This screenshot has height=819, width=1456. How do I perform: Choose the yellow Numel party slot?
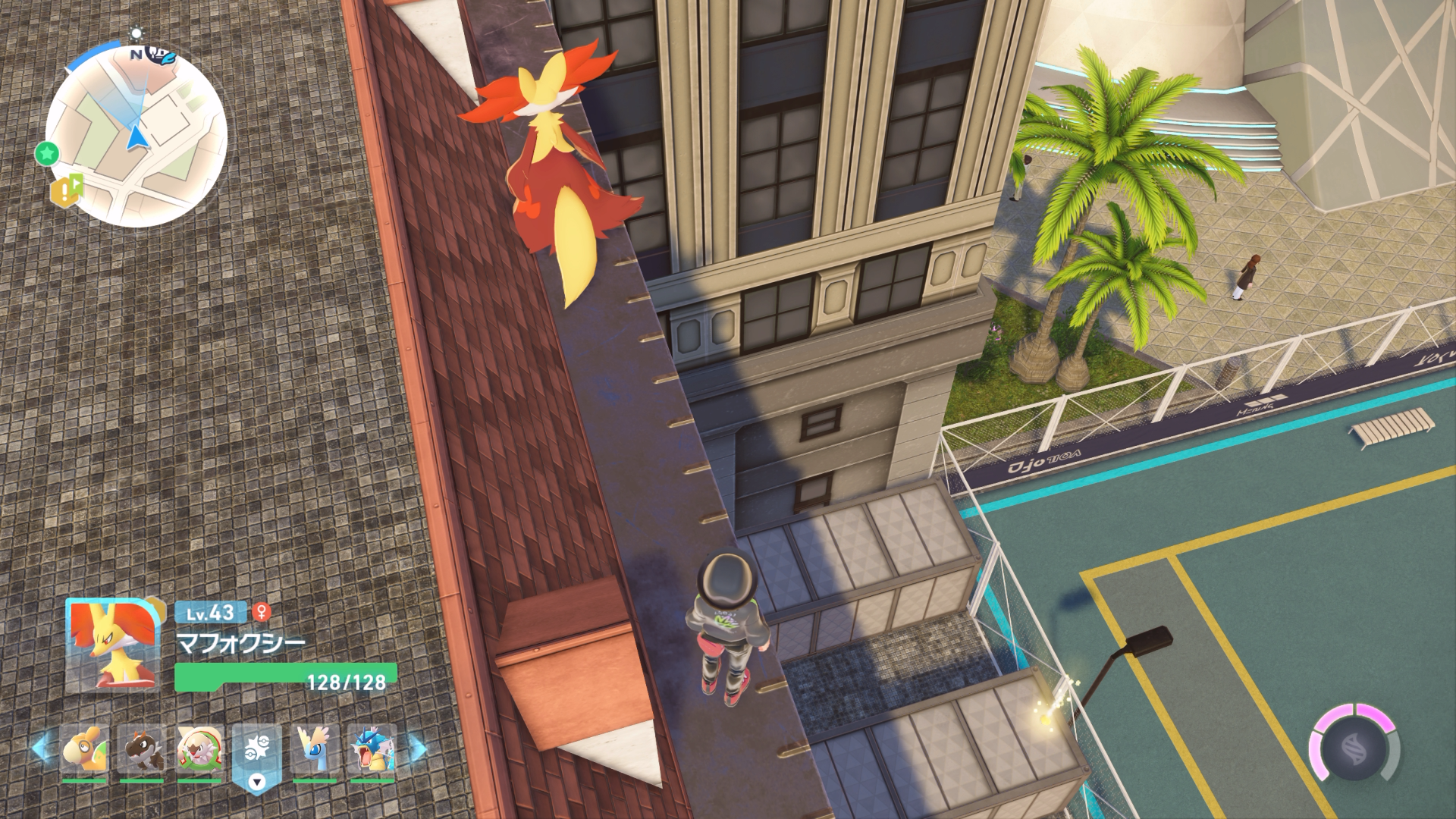pyautogui.click(x=84, y=749)
